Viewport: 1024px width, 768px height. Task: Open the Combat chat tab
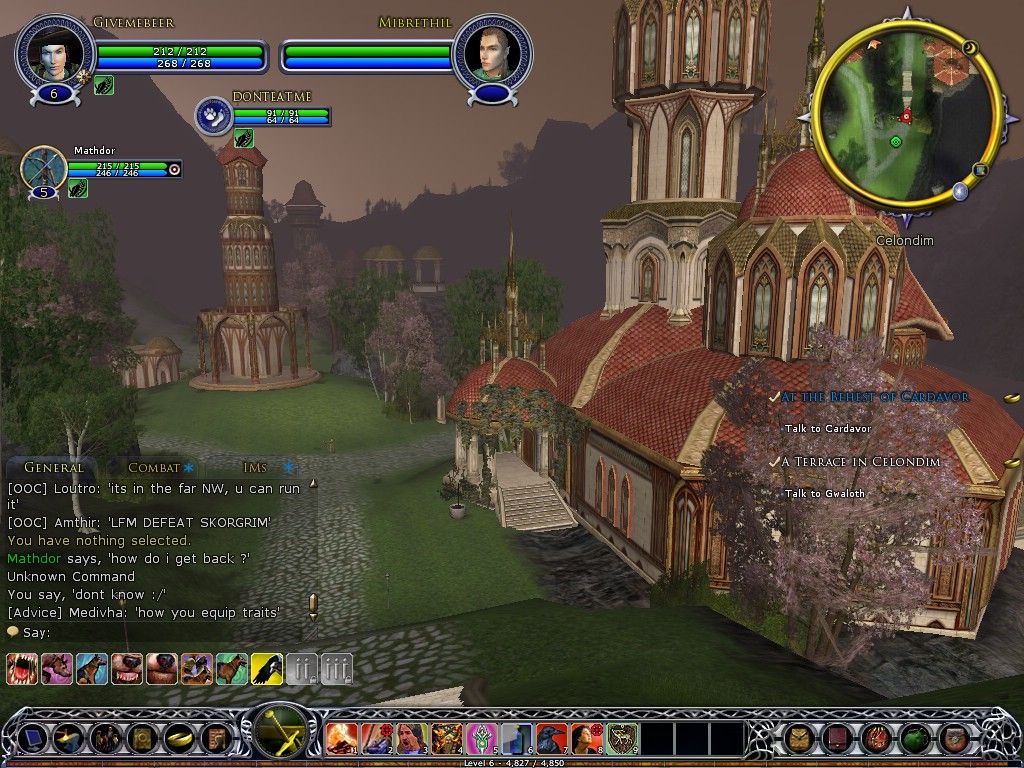click(153, 467)
